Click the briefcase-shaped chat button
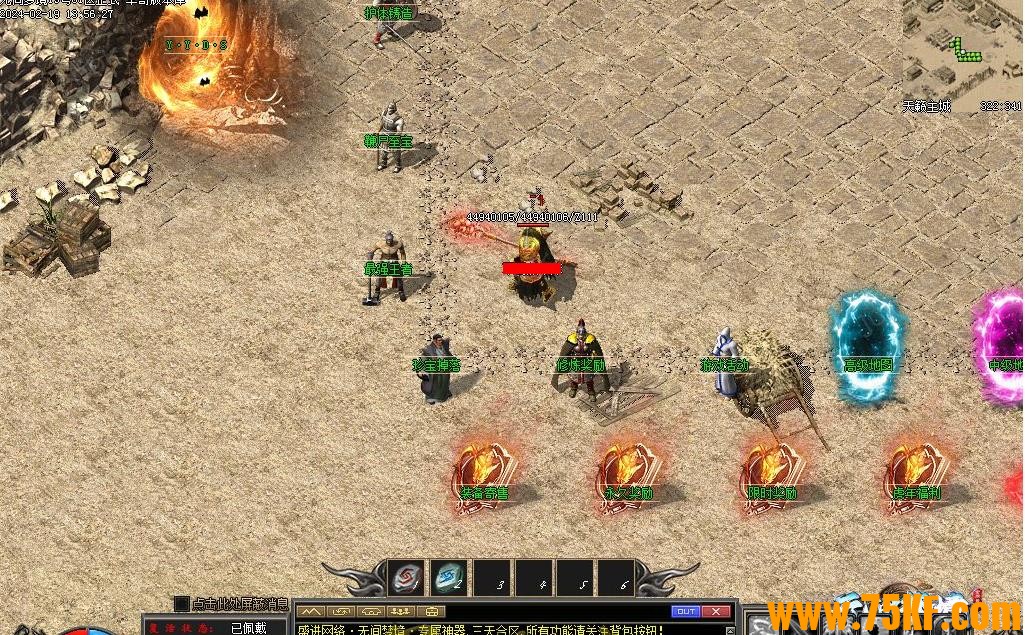 coord(433,611)
